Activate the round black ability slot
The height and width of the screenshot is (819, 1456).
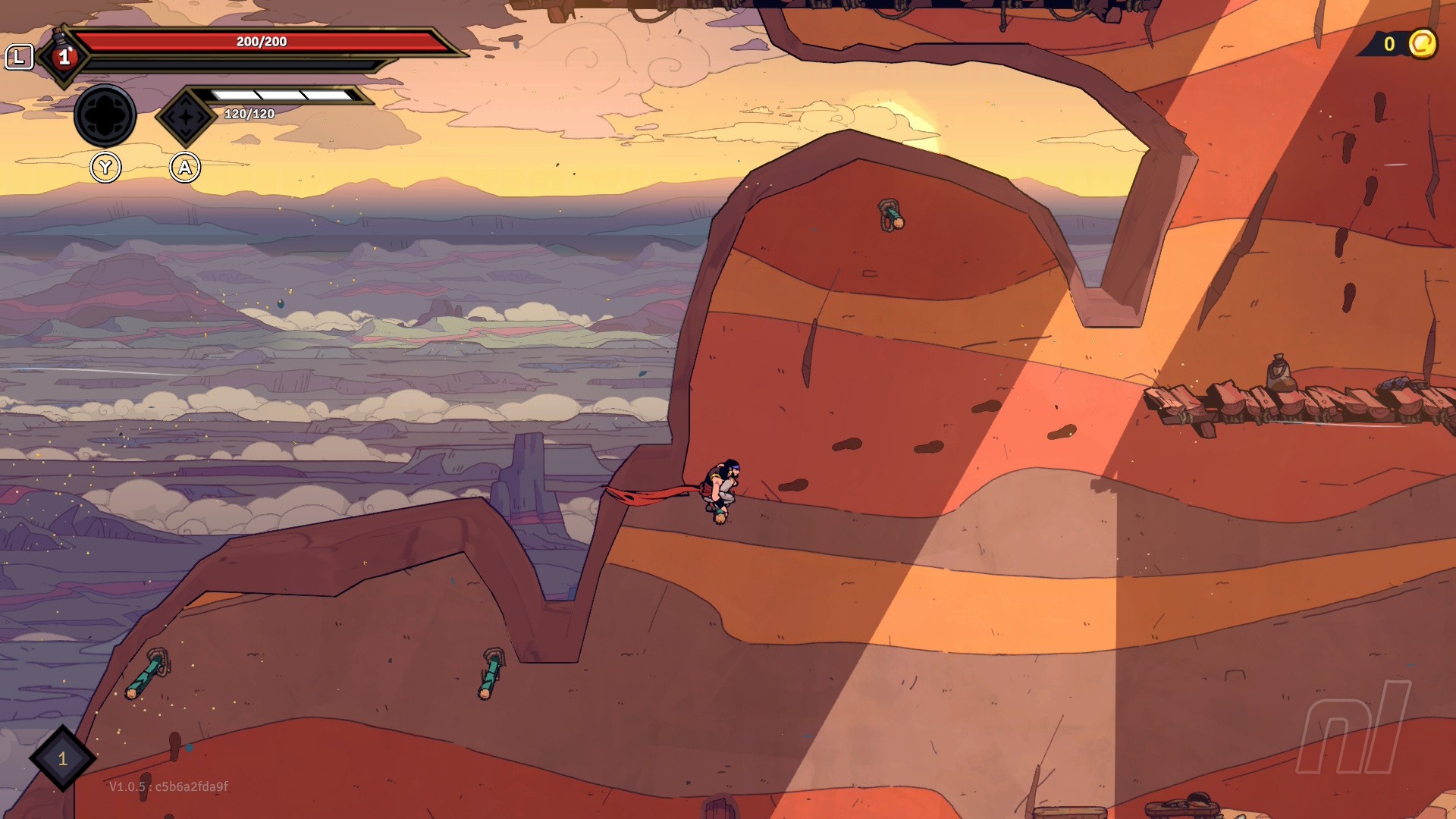pyautogui.click(x=105, y=116)
